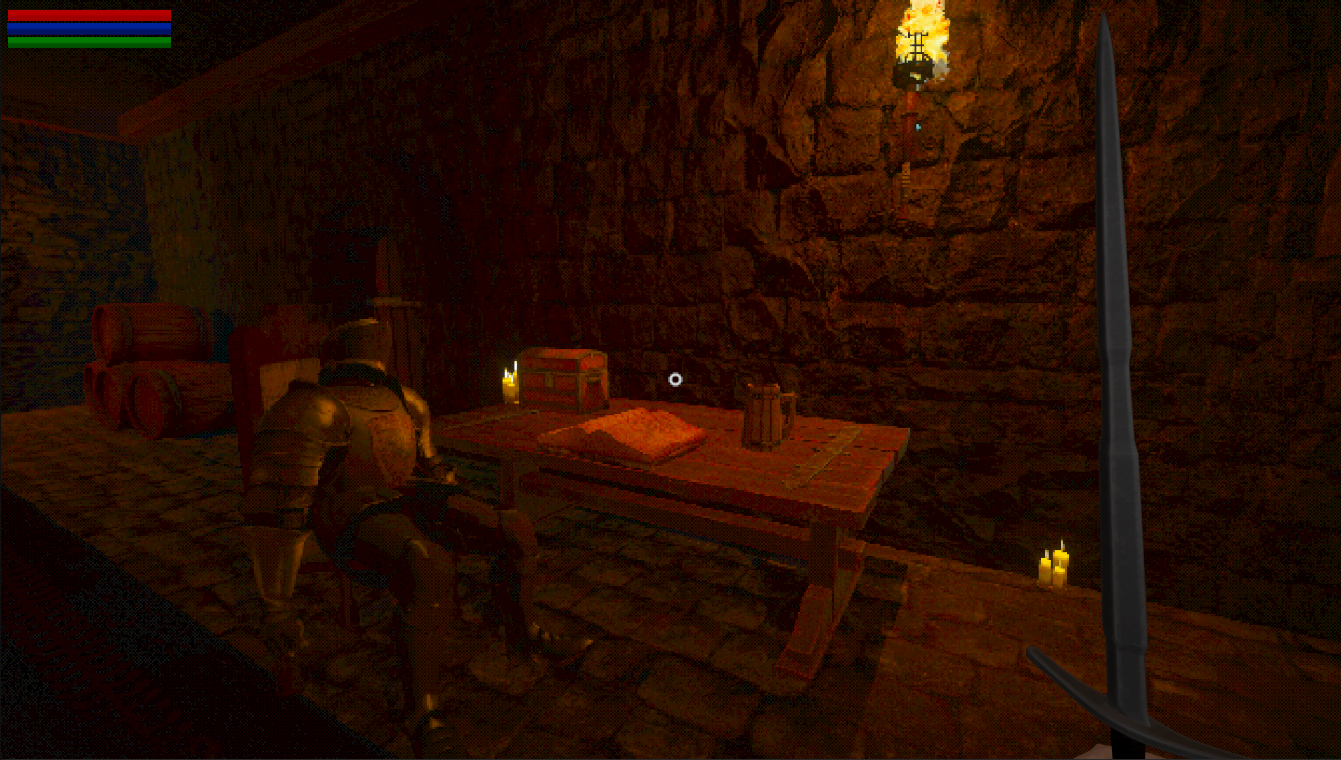
Task: Click the green stamina bar
Action: coord(90,40)
